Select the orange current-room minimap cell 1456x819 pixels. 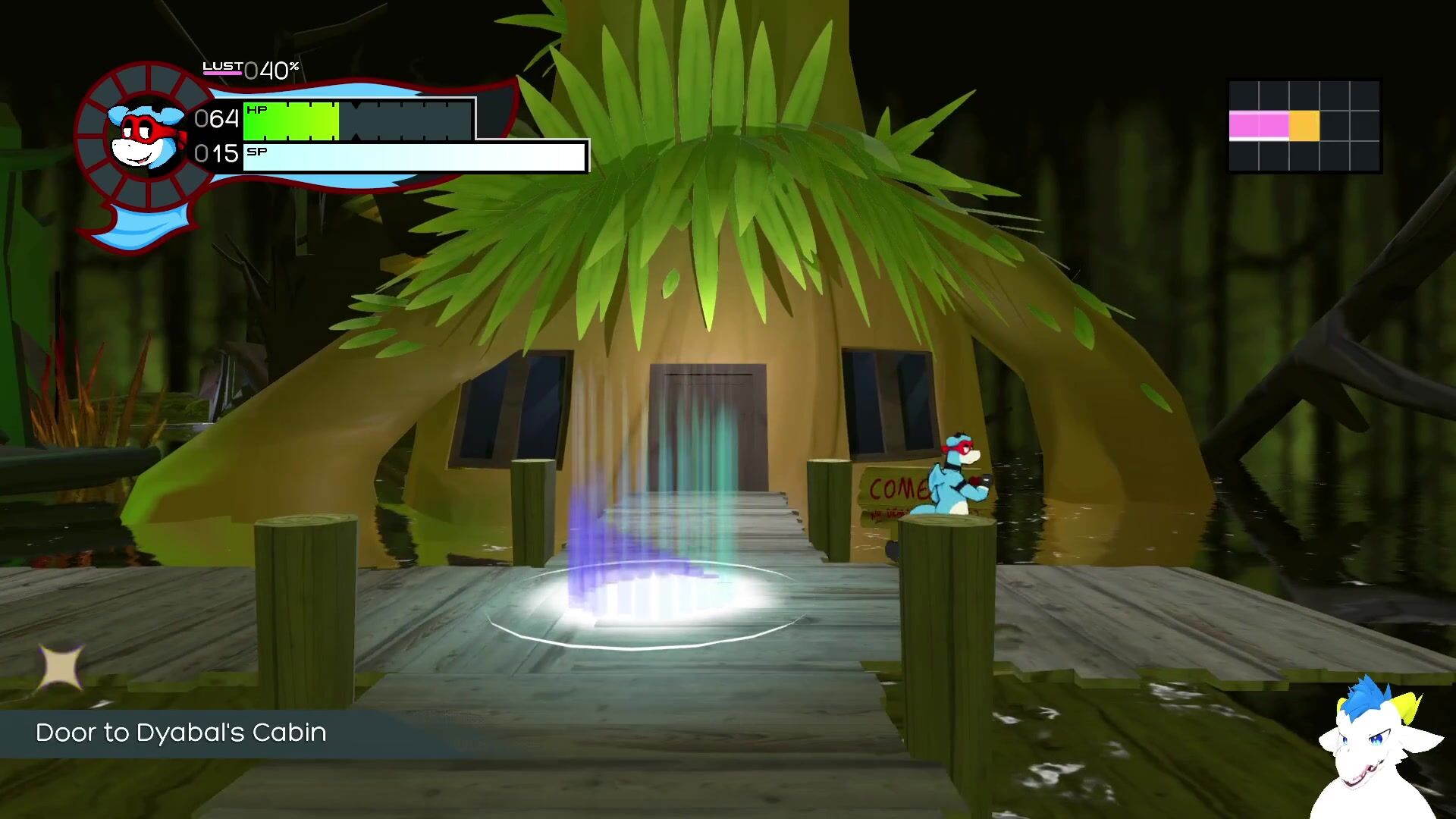coord(1304,126)
